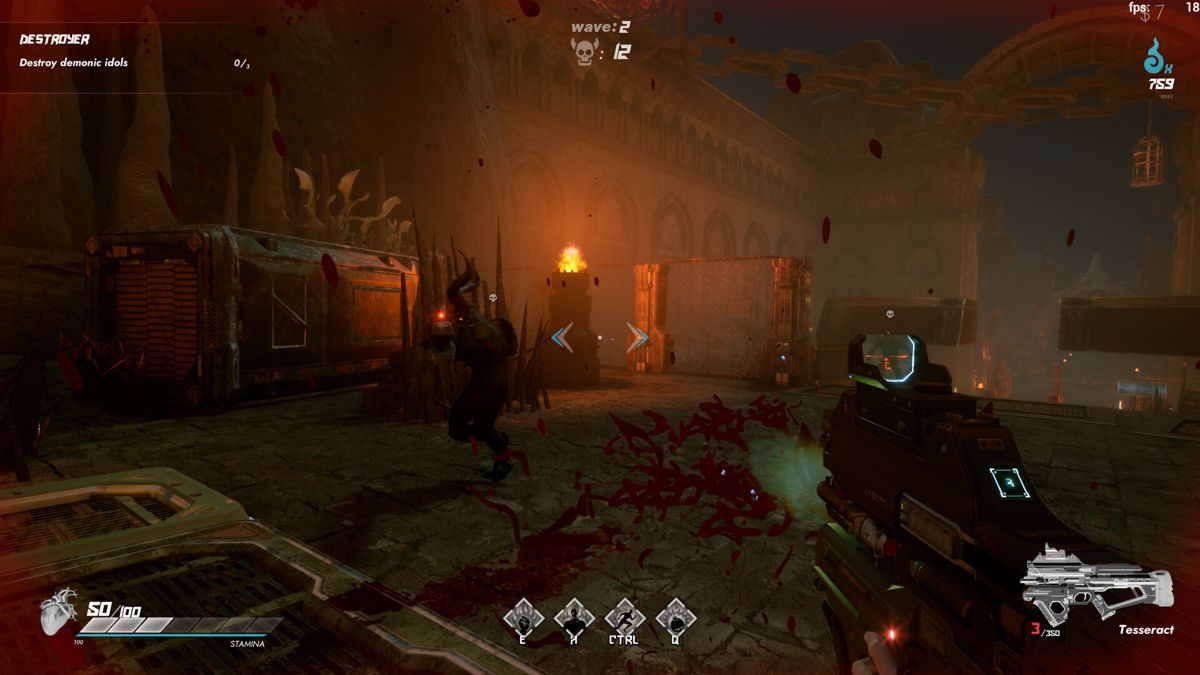
Task: Click the skull kill counter icon
Action: click(x=584, y=52)
